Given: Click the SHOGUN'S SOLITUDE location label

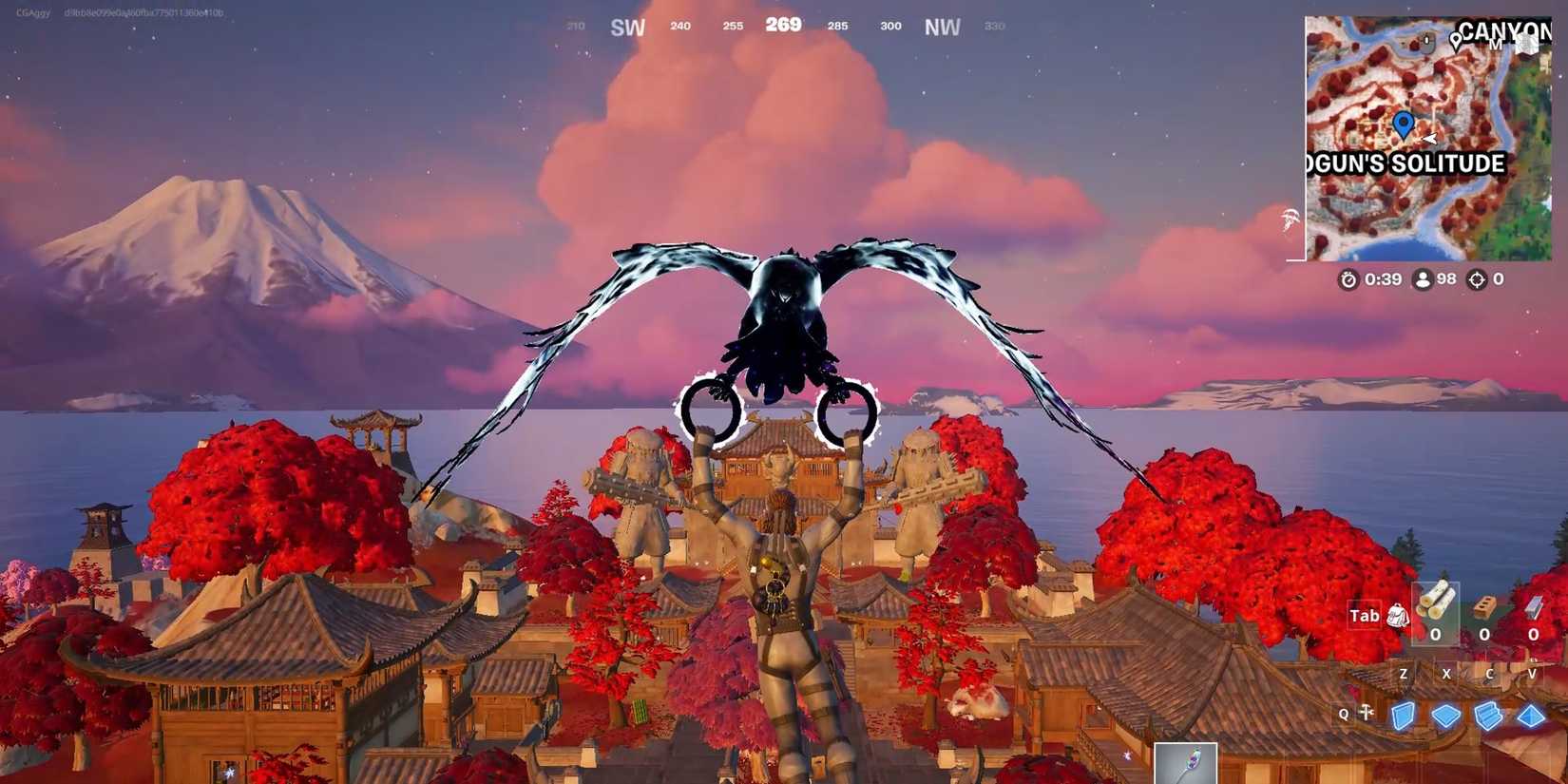Looking at the screenshot, I should [1406, 163].
